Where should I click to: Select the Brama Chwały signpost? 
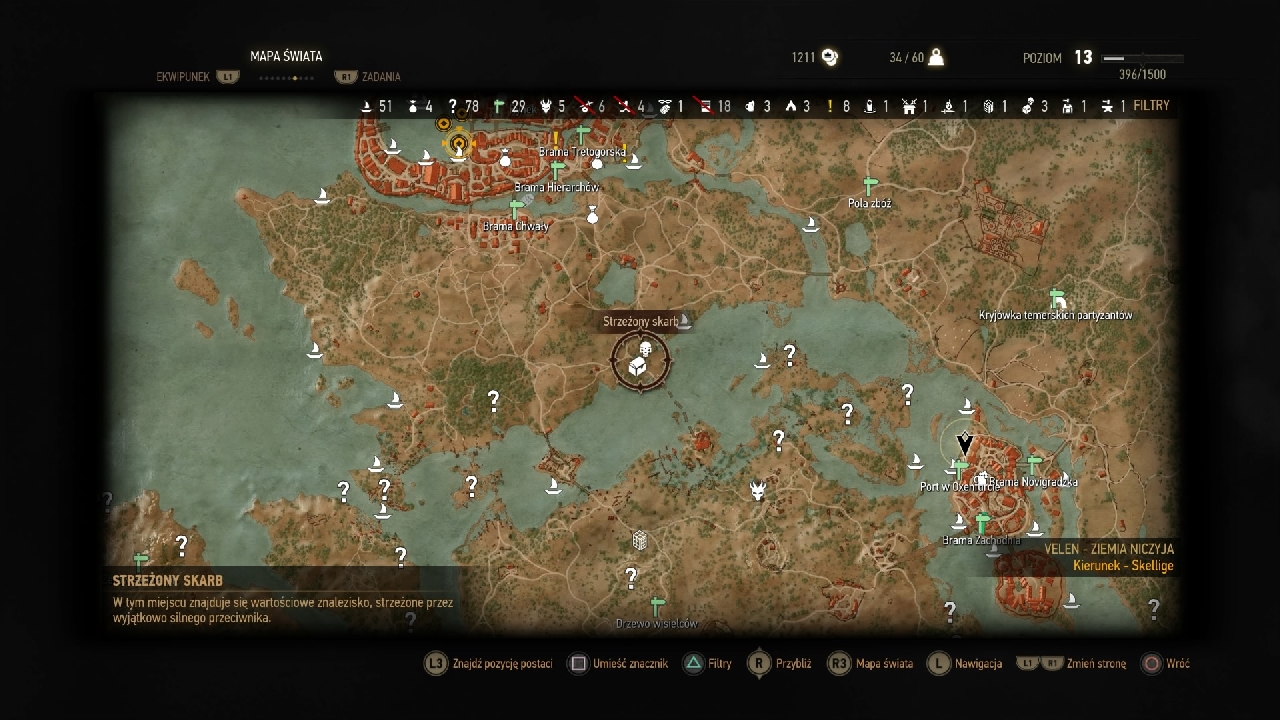point(516,209)
